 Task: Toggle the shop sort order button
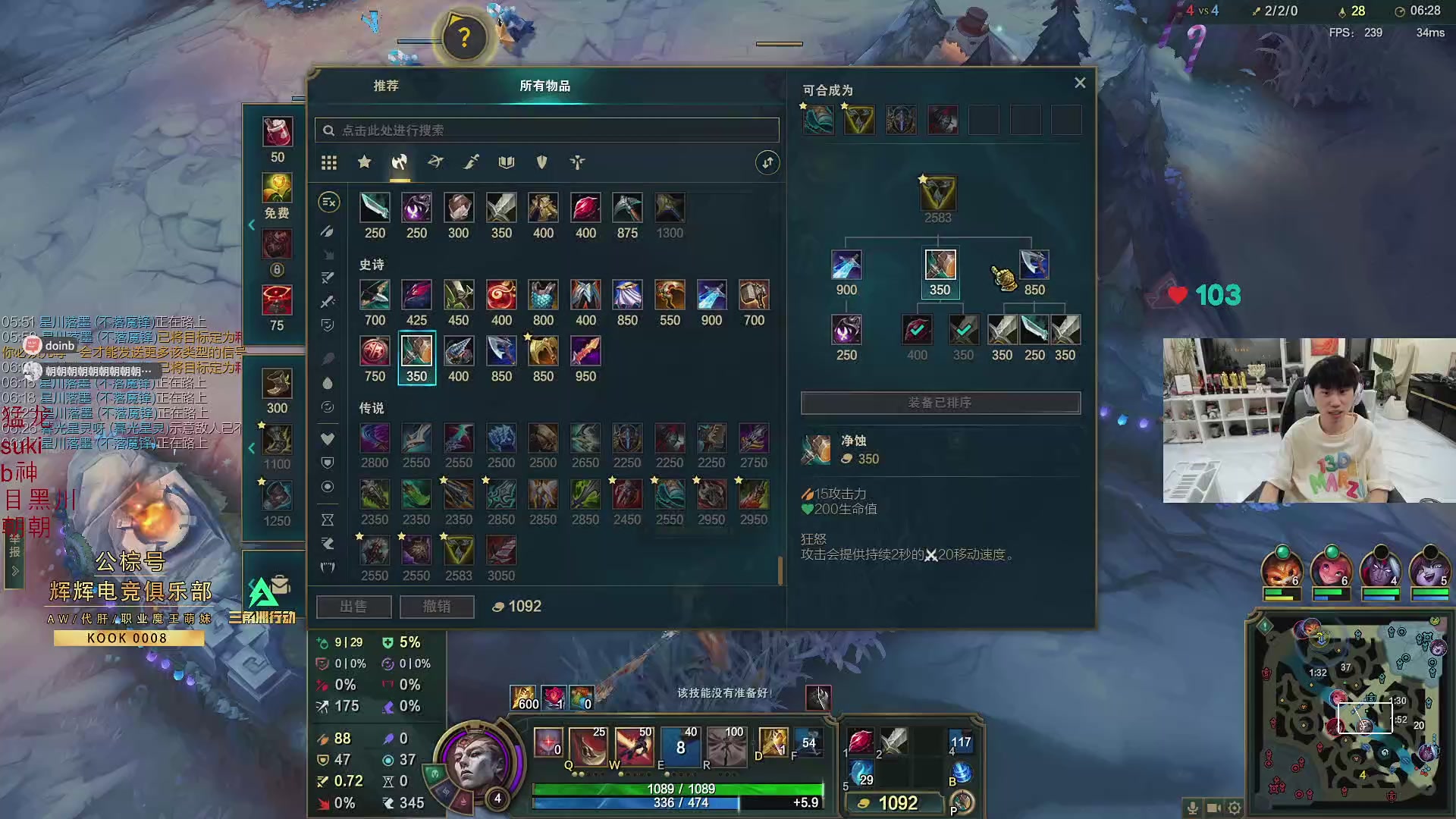(x=767, y=162)
